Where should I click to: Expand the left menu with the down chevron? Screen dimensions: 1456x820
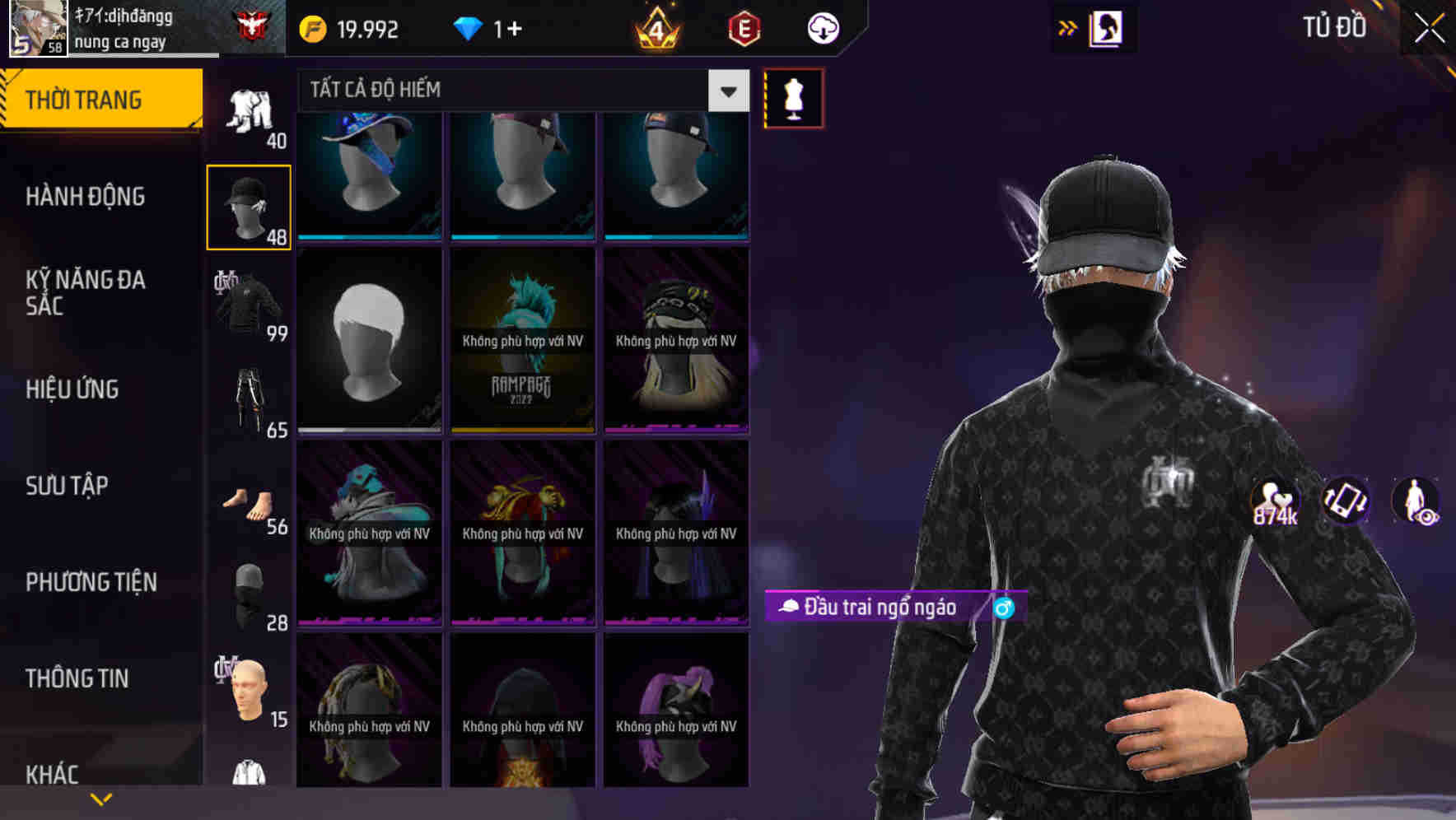click(x=102, y=799)
